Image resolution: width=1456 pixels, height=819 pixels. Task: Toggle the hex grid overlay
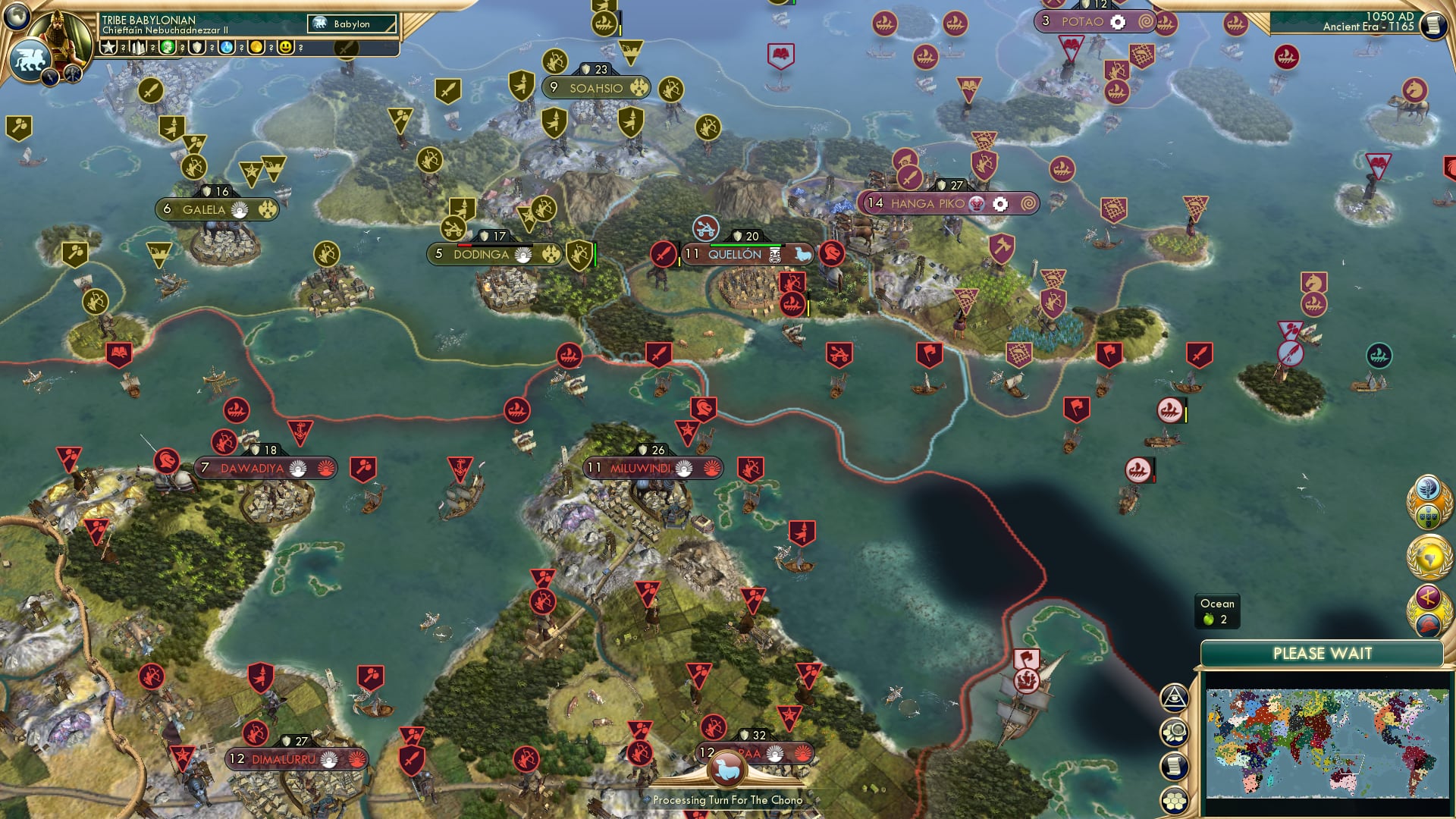pos(1173,798)
